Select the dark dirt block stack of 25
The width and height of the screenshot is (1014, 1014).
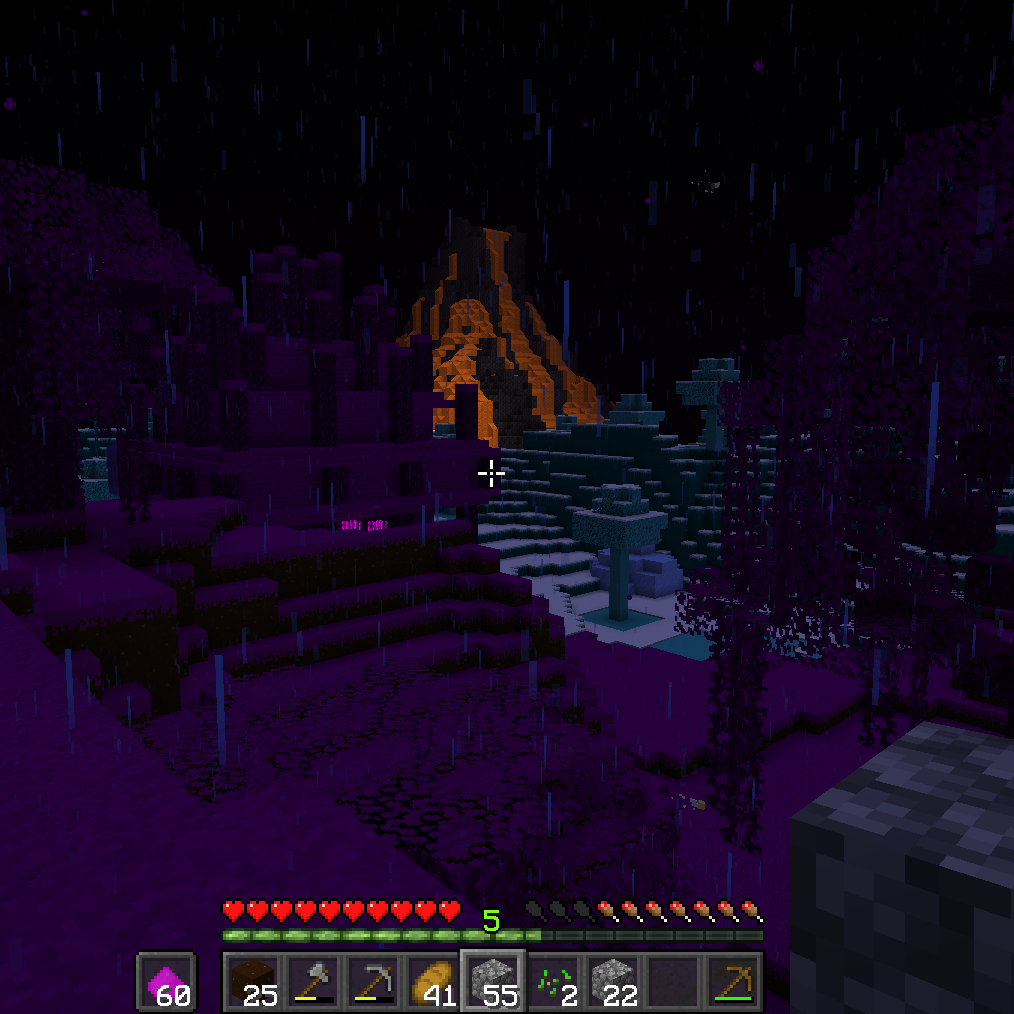(x=252, y=981)
